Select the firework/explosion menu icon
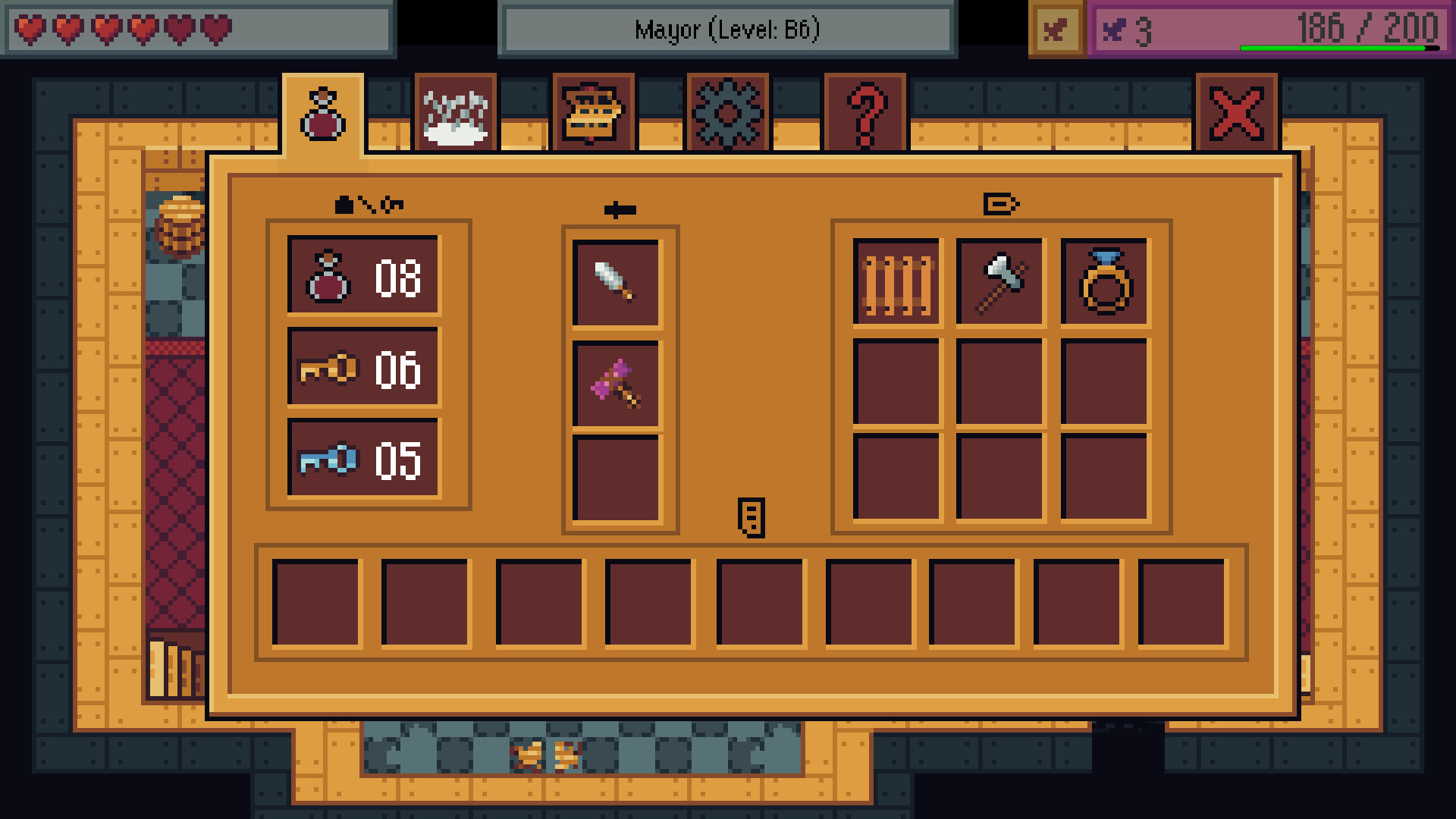 point(457,112)
